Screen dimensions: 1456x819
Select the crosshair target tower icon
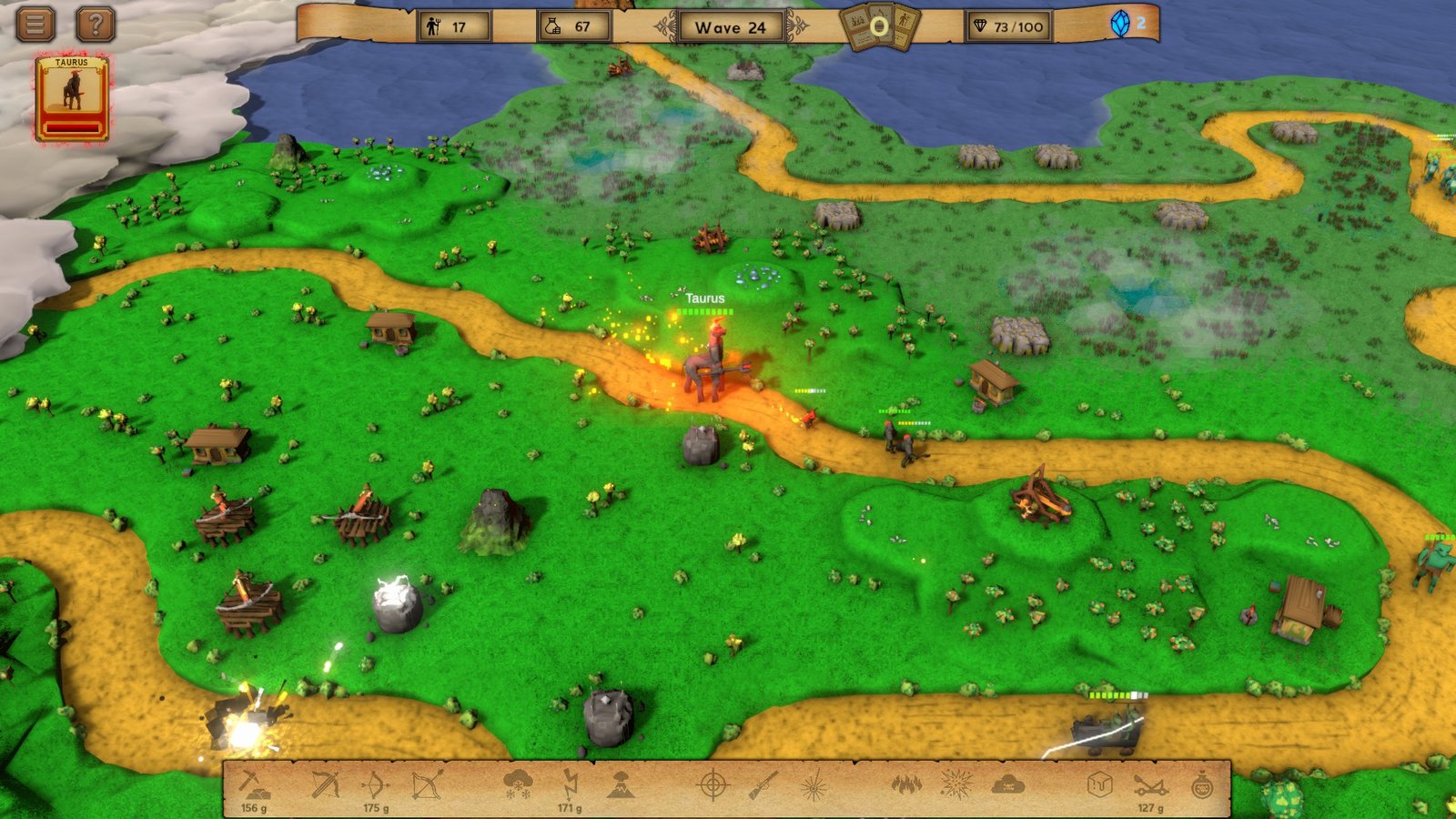pyautogui.click(x=713, y=784)
